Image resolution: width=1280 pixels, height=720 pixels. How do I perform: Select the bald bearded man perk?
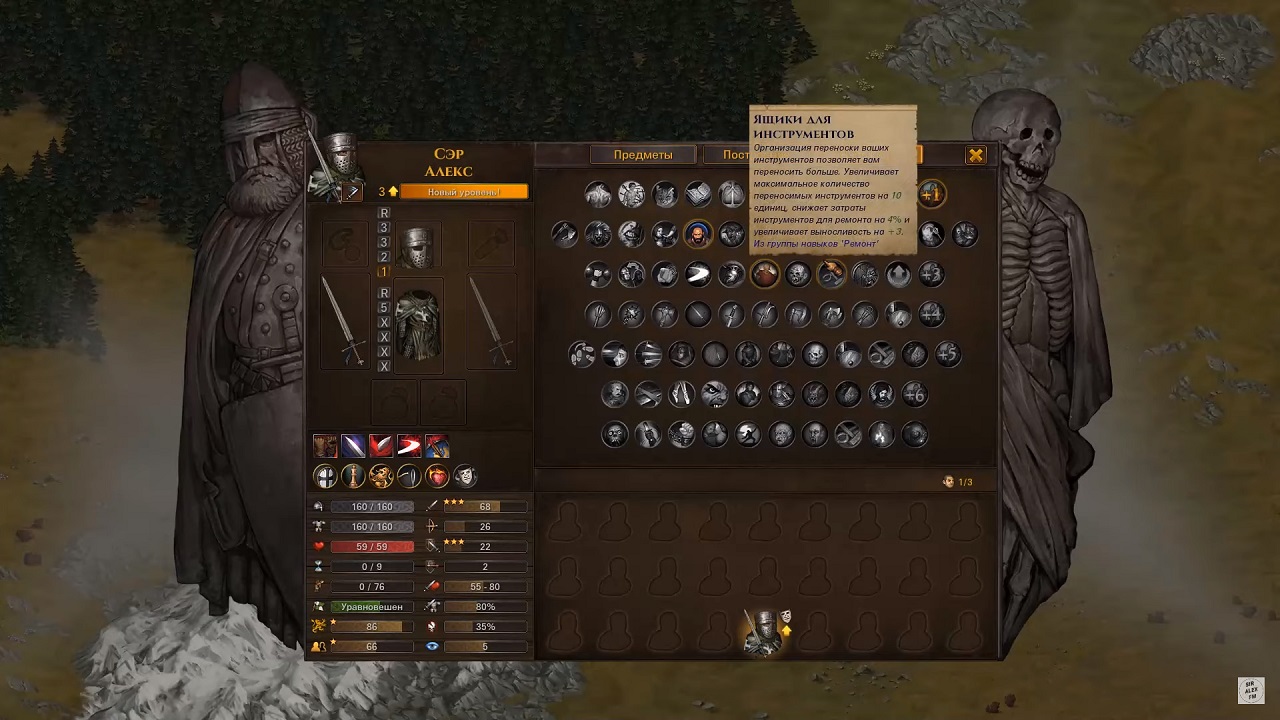point(698,234)
